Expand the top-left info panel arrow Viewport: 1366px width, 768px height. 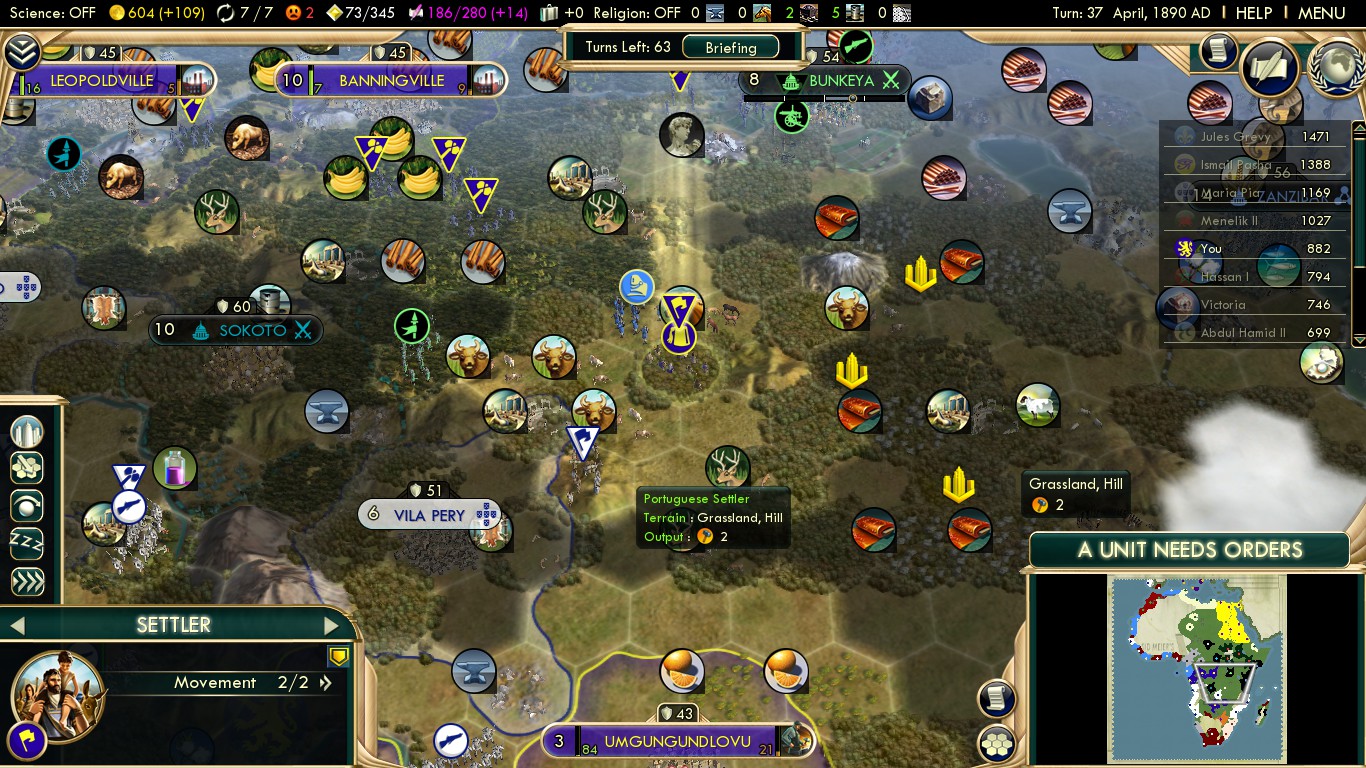21,50
